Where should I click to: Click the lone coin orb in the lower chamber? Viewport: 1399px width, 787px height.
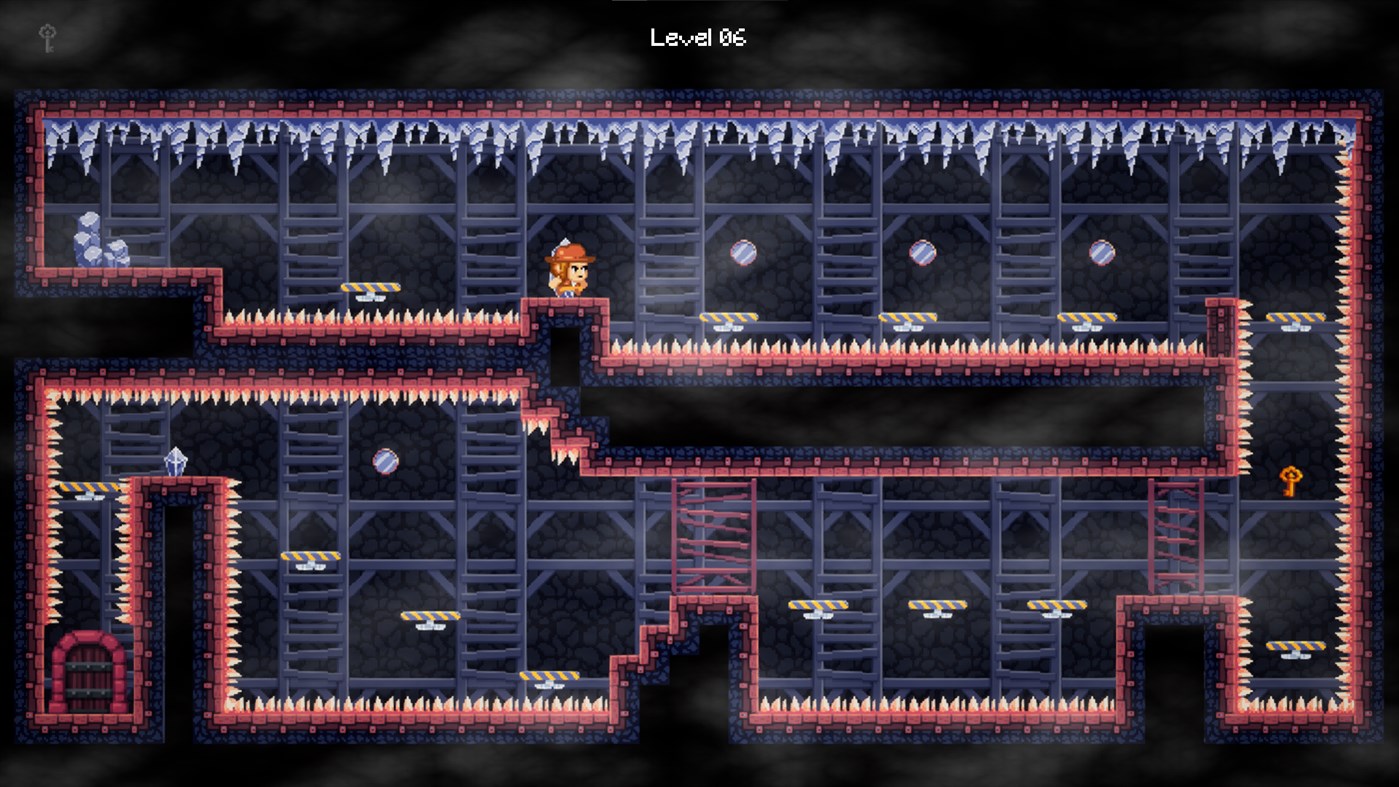pyautogui.click(x=385, y=461)
